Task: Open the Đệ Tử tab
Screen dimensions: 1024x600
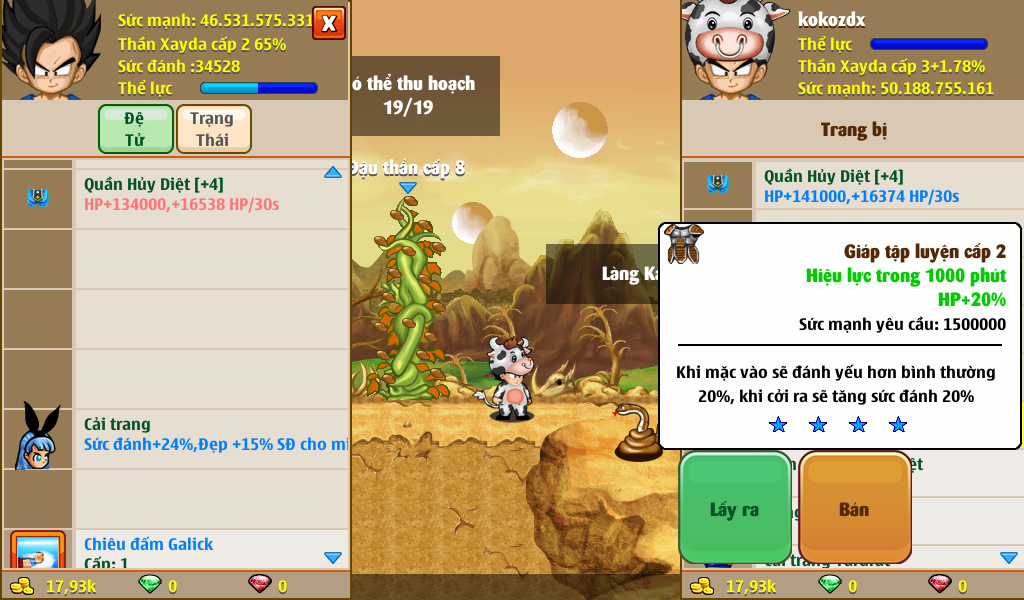Action: (x=135, y=129)
